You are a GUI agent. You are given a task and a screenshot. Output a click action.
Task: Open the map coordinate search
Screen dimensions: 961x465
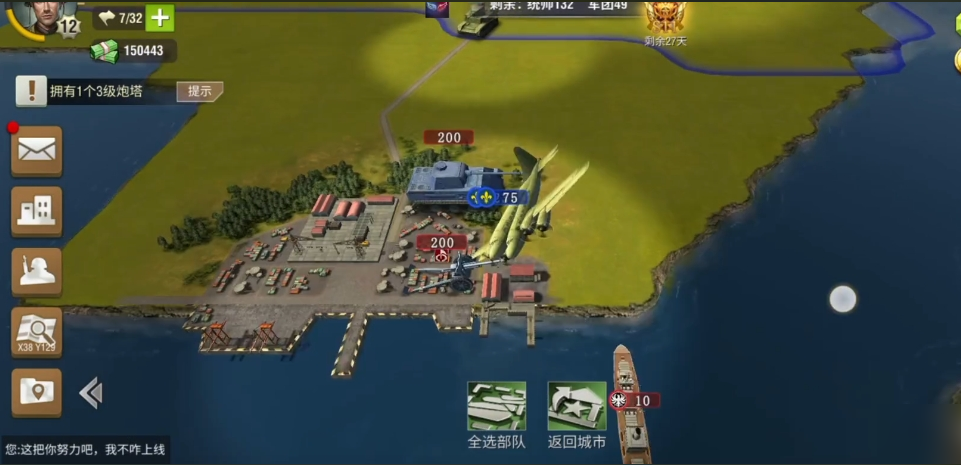pos(37,331)
